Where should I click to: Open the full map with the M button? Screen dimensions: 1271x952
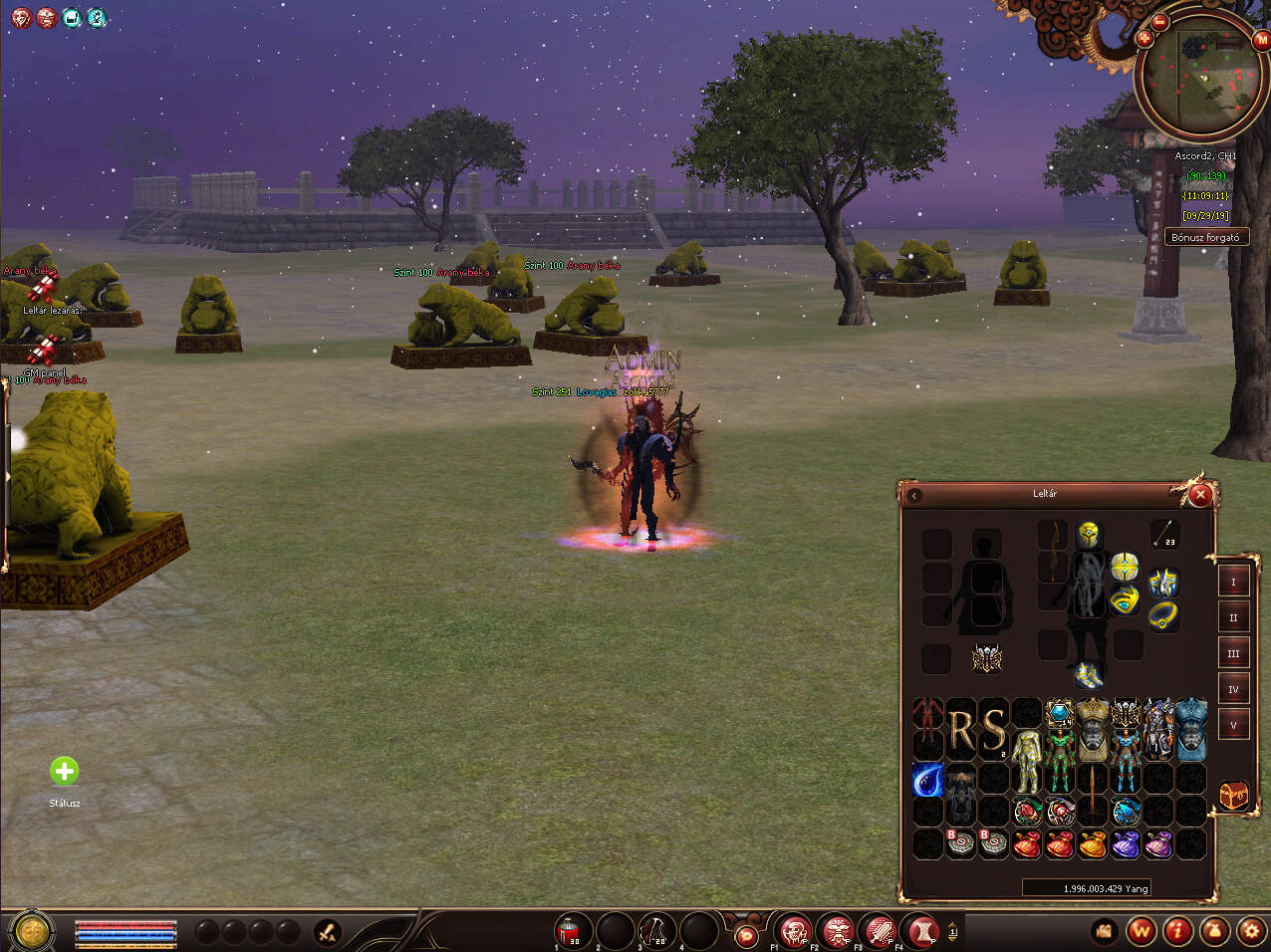1262,39
